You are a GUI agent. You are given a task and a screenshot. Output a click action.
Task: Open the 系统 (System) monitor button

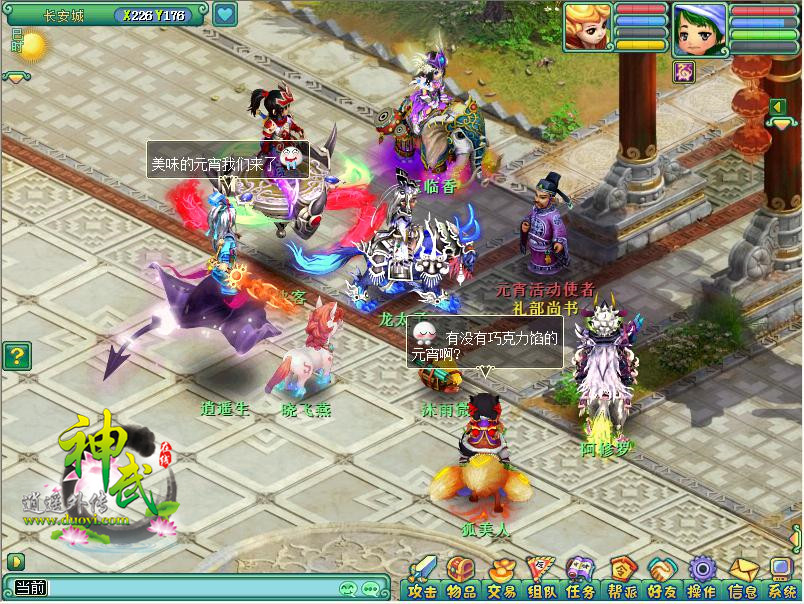[781, 580]
